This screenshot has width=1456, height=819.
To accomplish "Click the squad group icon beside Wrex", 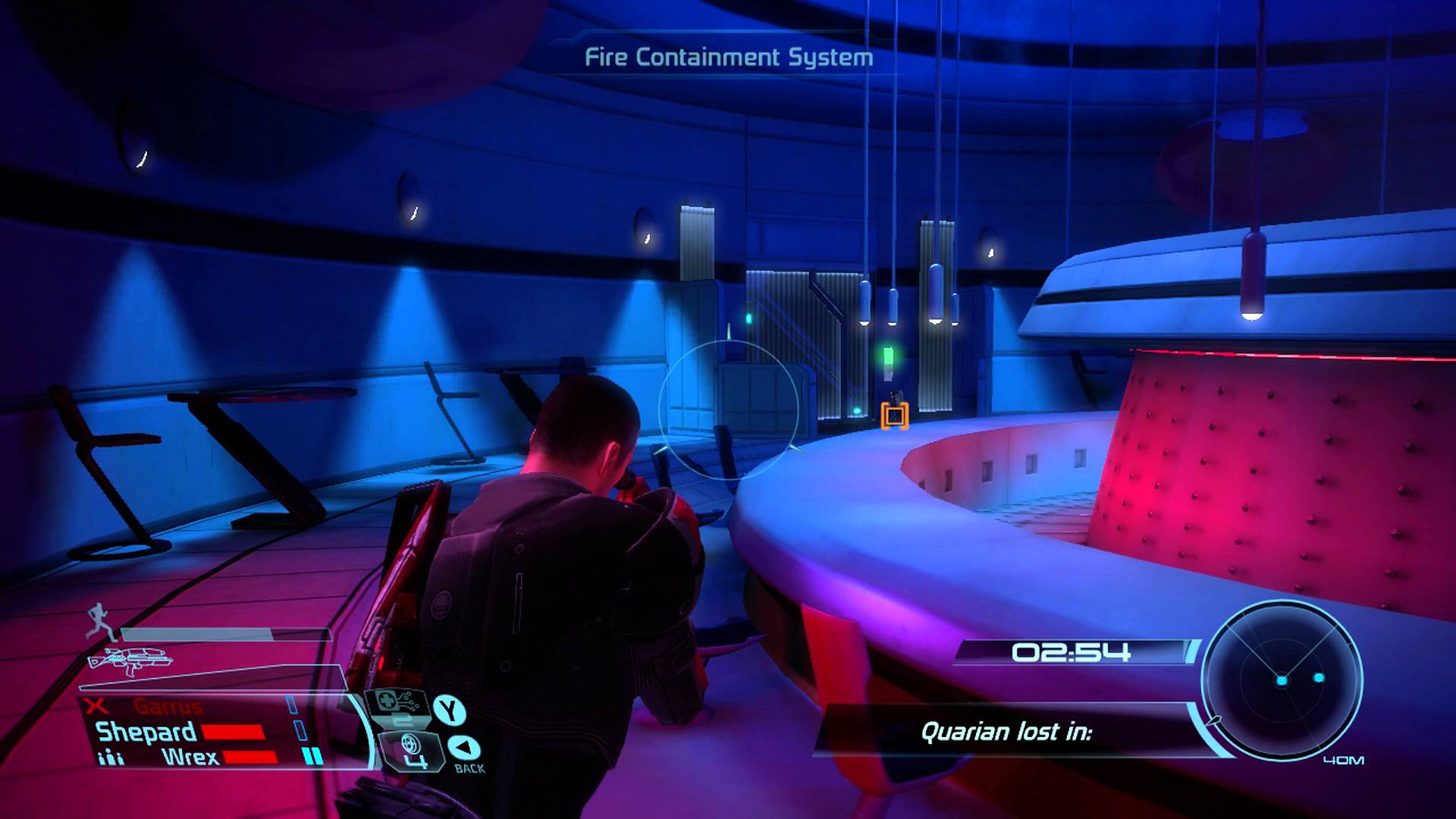I will tap(111, 758).
